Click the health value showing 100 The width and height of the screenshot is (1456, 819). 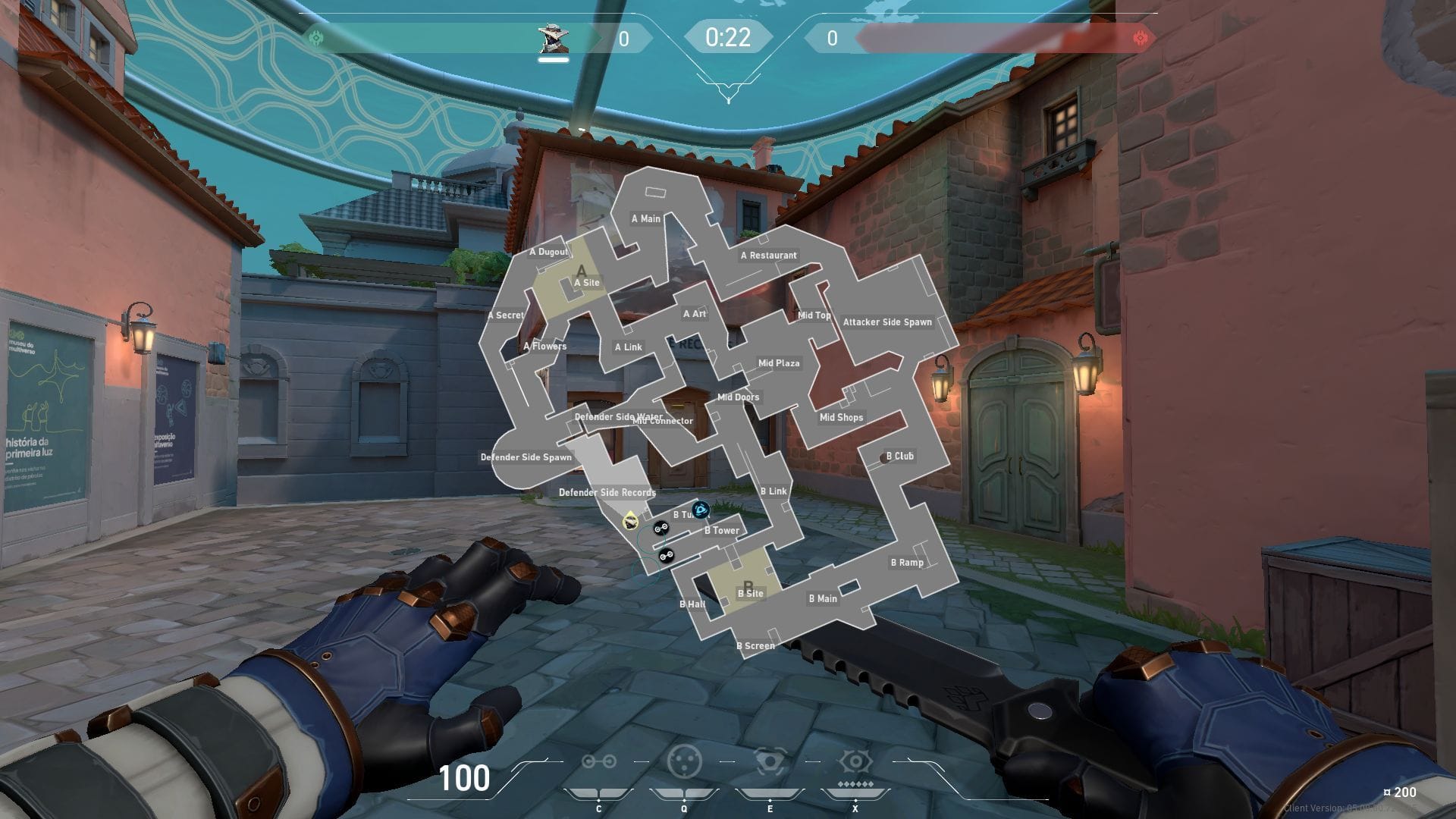(464, 779)
